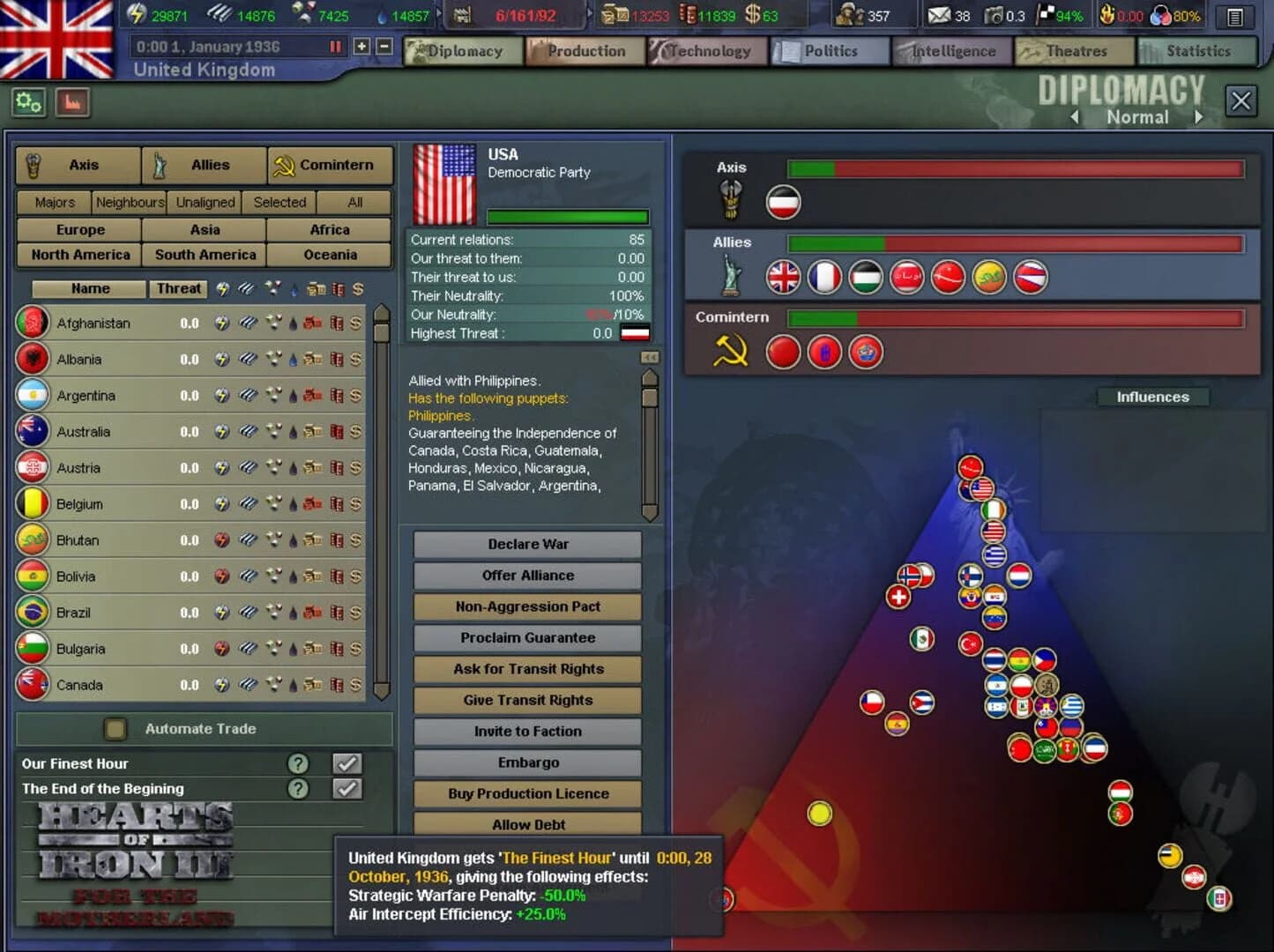This screenshot has height=952, width=1274.
Task: Click the Proclaim Guarantee button
Action: [x=526, y=637]
